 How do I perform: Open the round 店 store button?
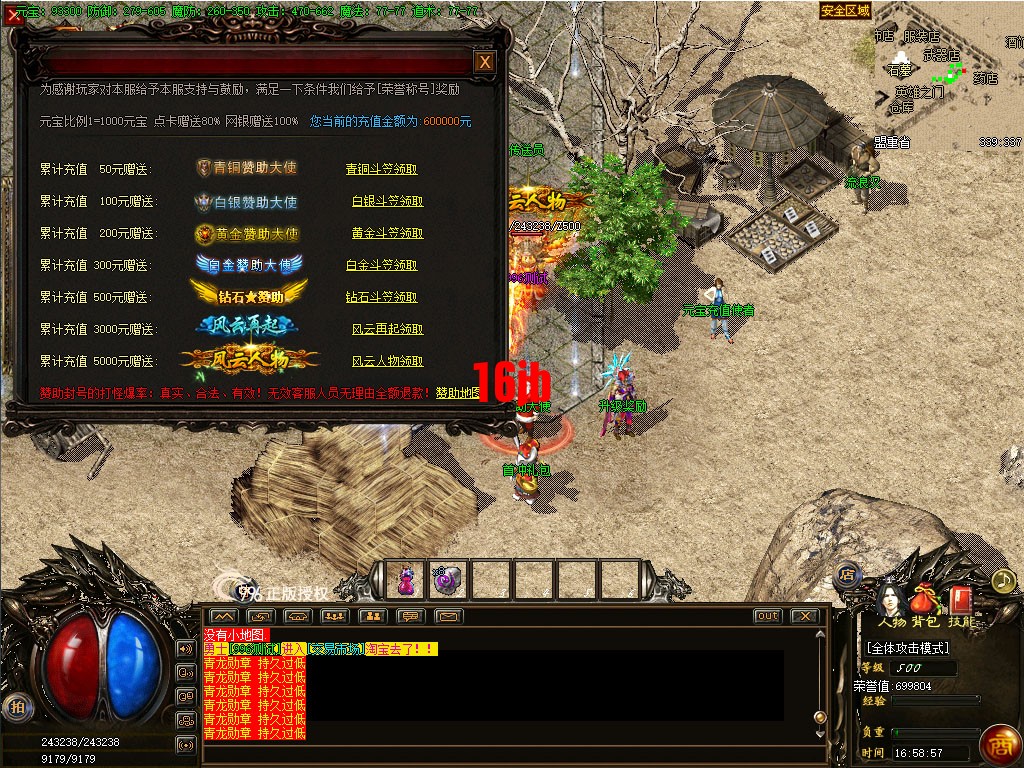pyautogui.click(x=846, y=575)
